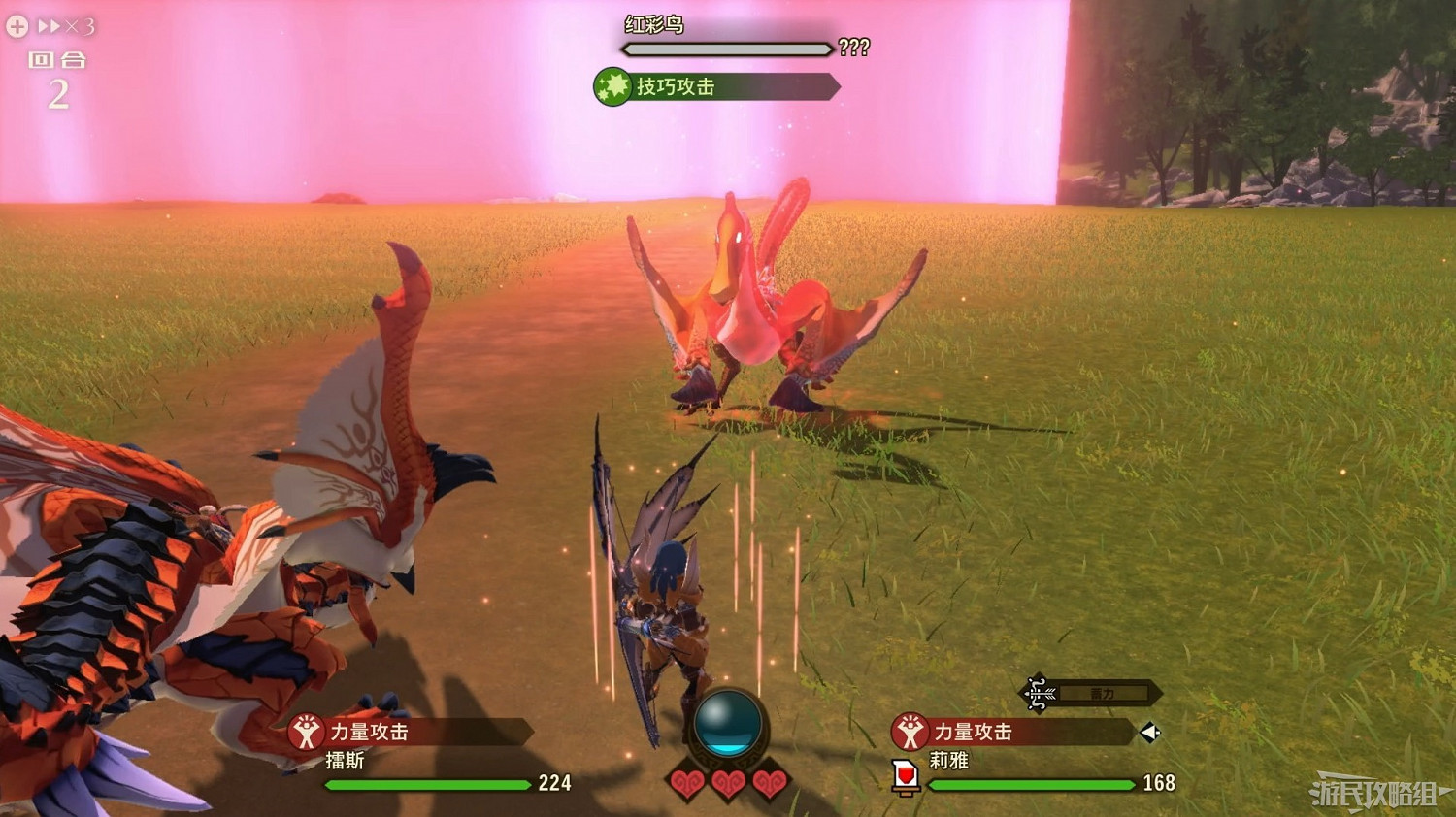Click the red power attack icon beside 莉雅

[910, 734]
